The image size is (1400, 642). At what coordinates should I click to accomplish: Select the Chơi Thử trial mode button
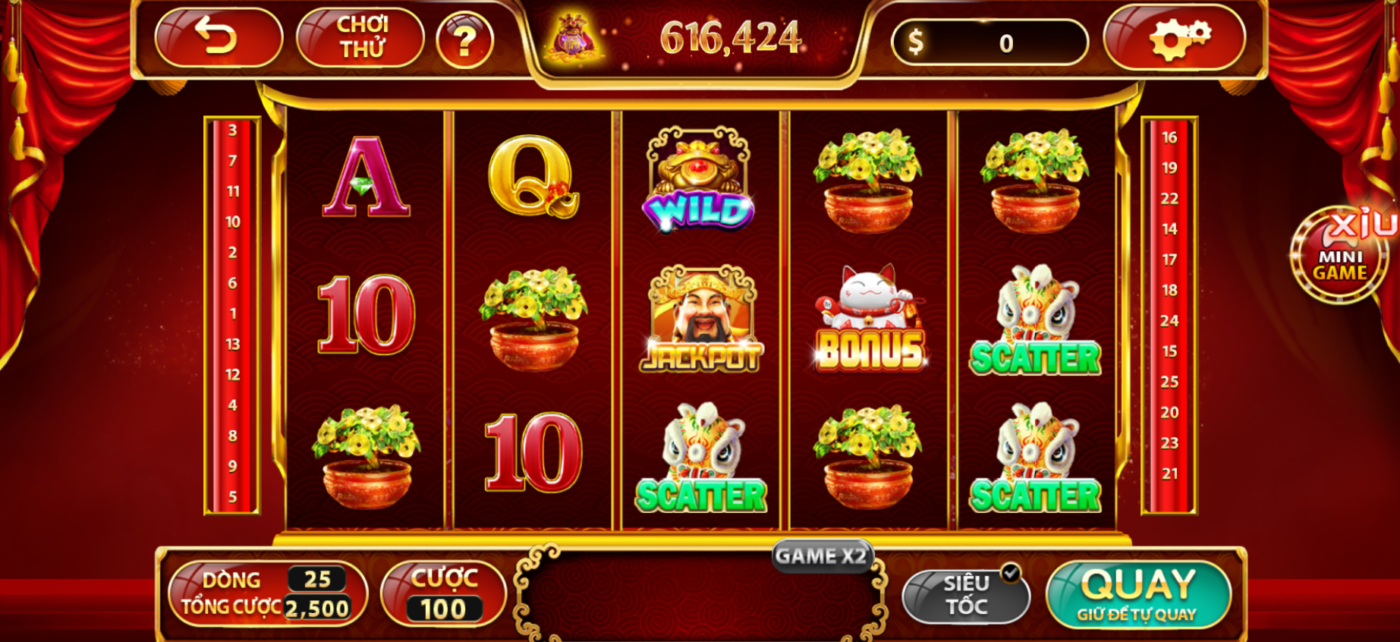click(360, 38)
